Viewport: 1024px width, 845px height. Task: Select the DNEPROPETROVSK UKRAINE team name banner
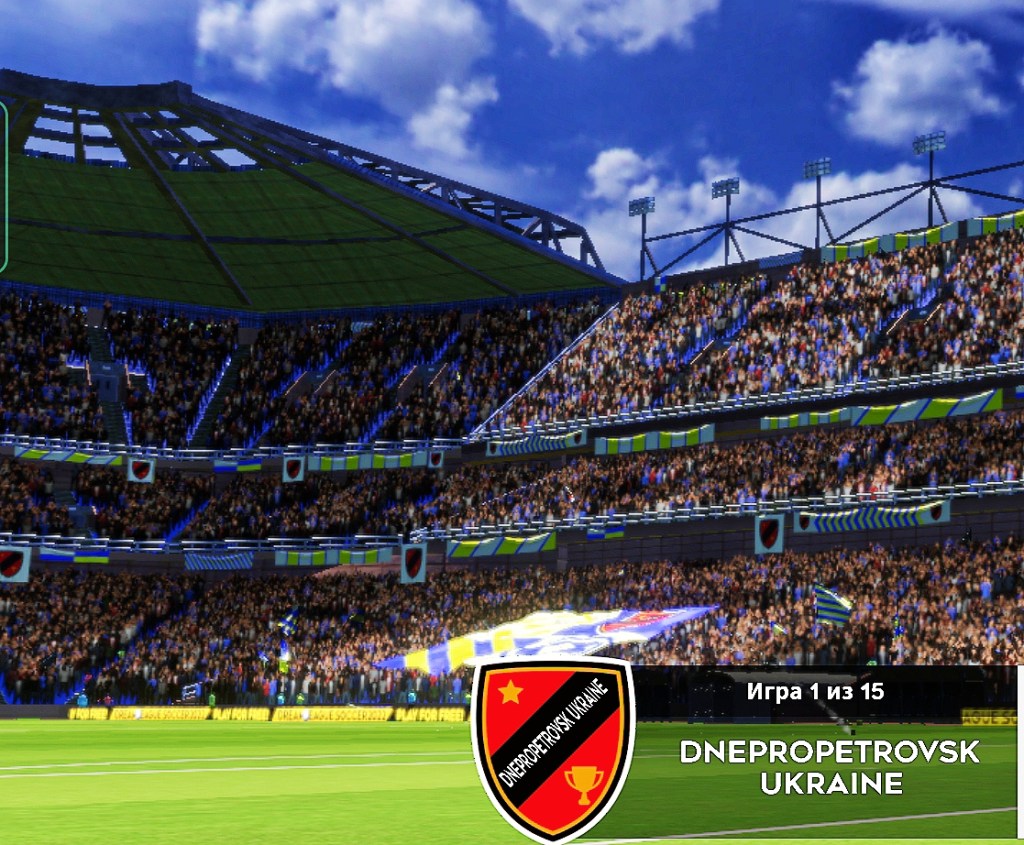coord(830,766)
